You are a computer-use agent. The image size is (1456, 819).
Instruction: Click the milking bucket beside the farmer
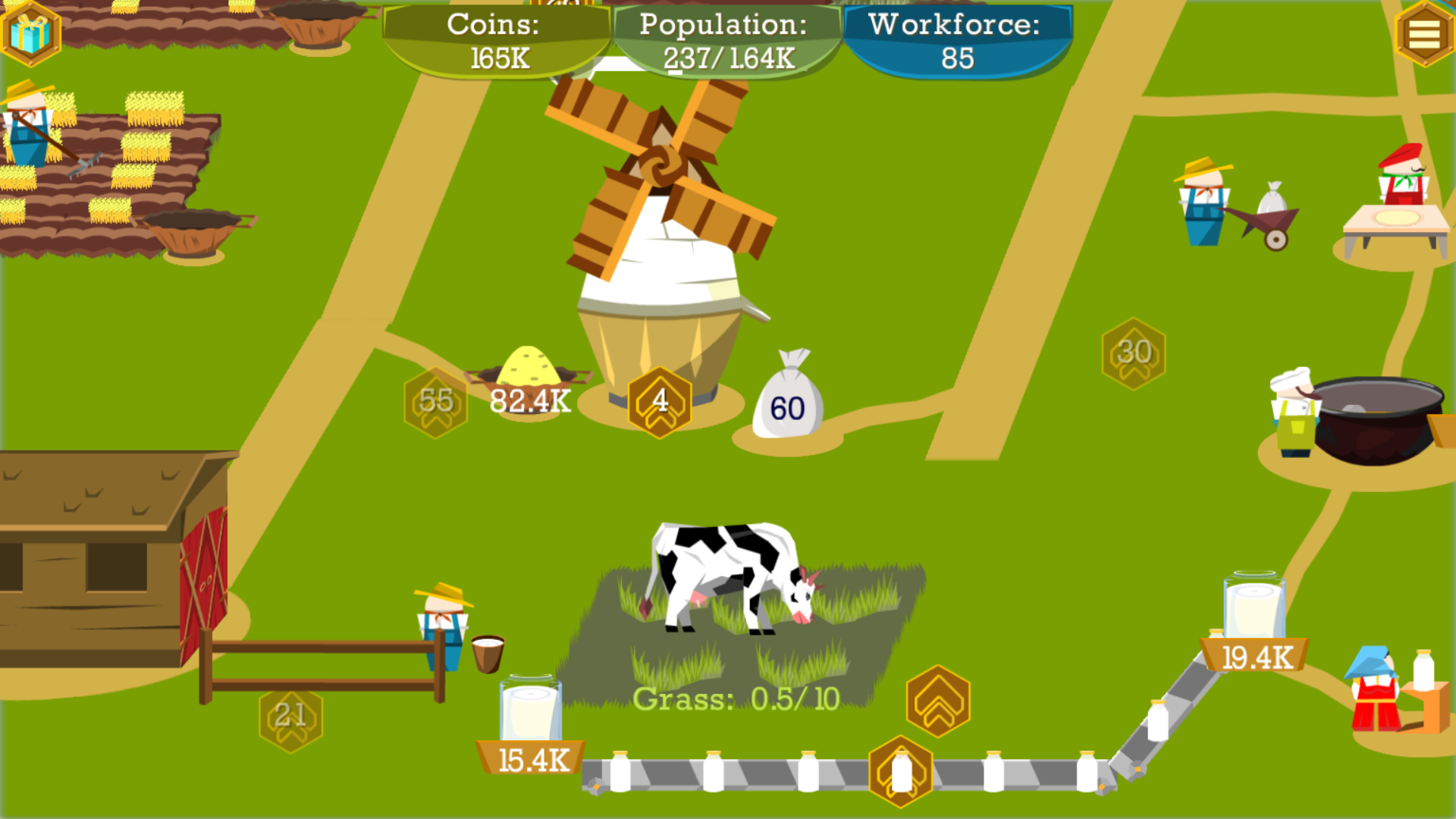click(x=487, y=652)
